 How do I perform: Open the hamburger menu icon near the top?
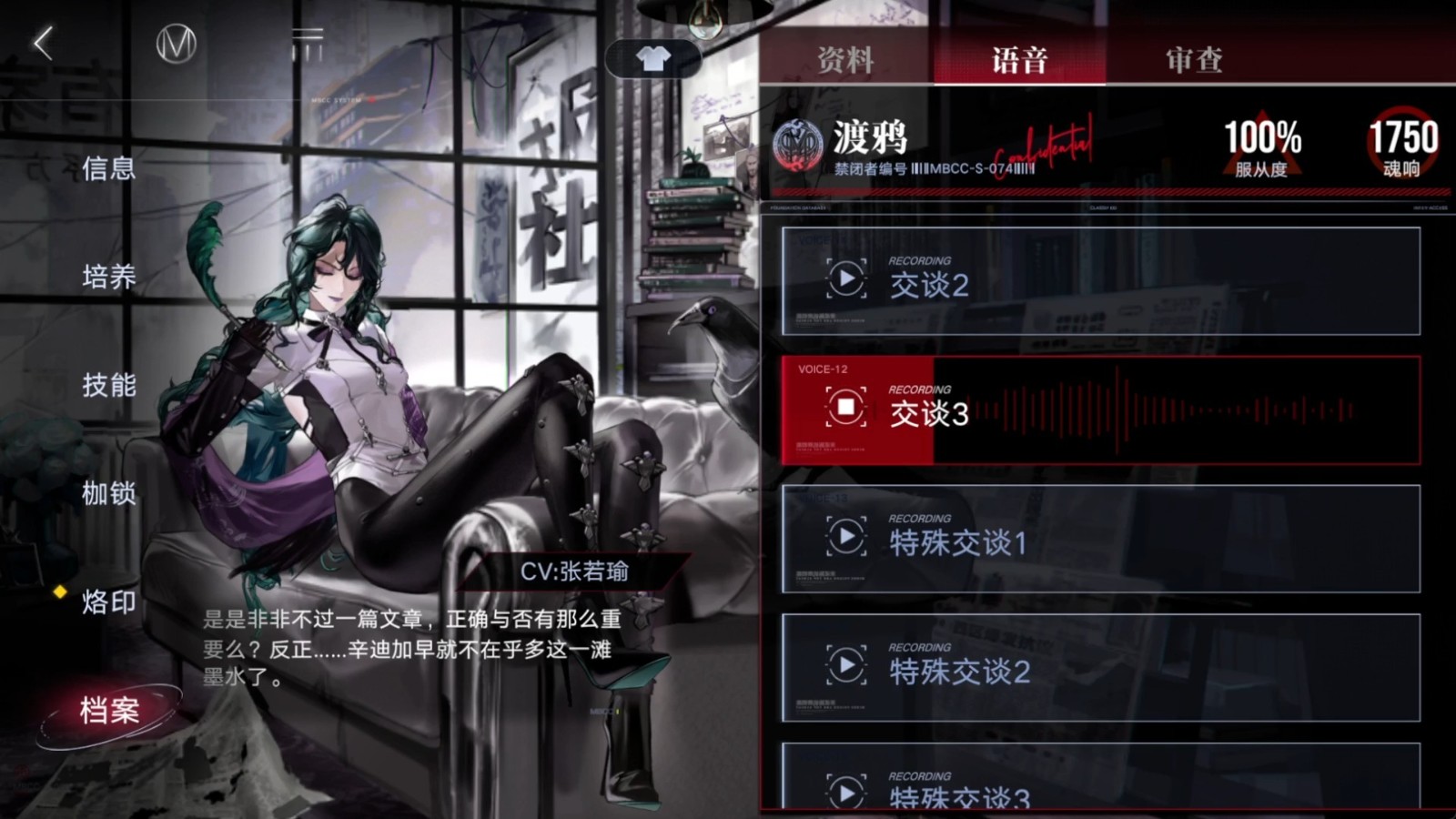click(x=309, y=36)
